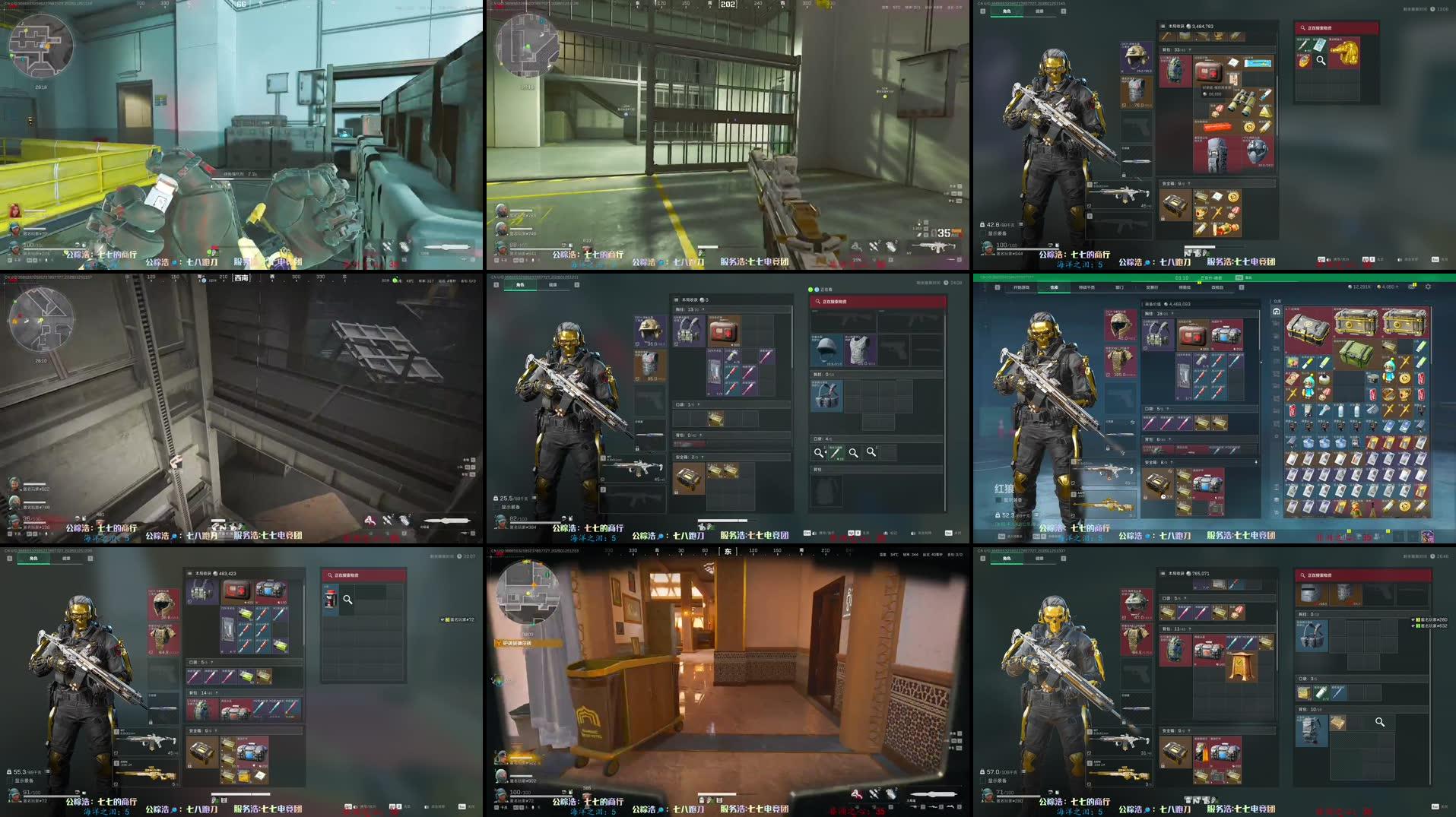Toggle the 显示装备 option in the top-right inventory screen

click(983, 233)
